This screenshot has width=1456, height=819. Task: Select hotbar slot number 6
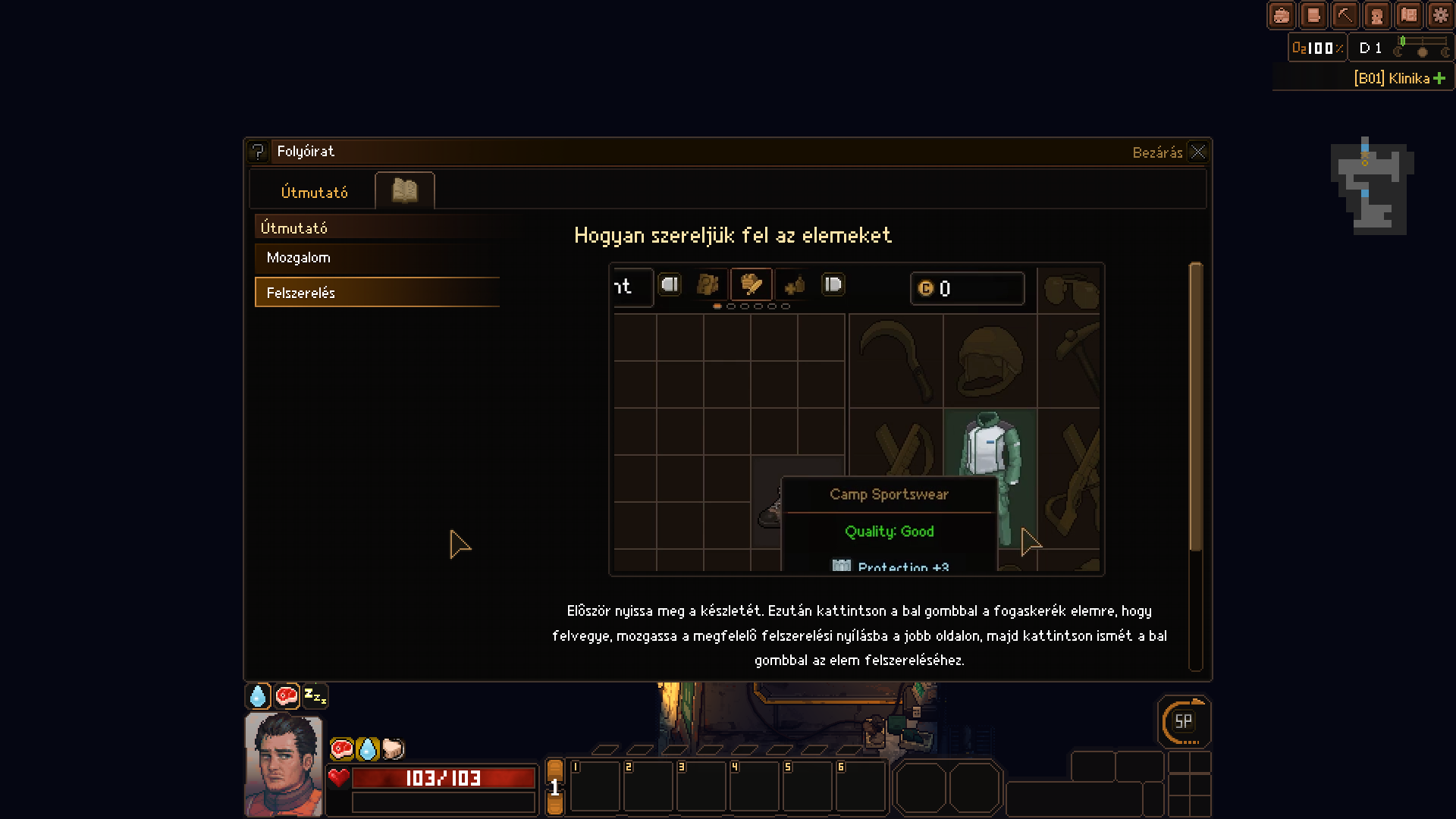pyautogui.click(x=860, y=786)
